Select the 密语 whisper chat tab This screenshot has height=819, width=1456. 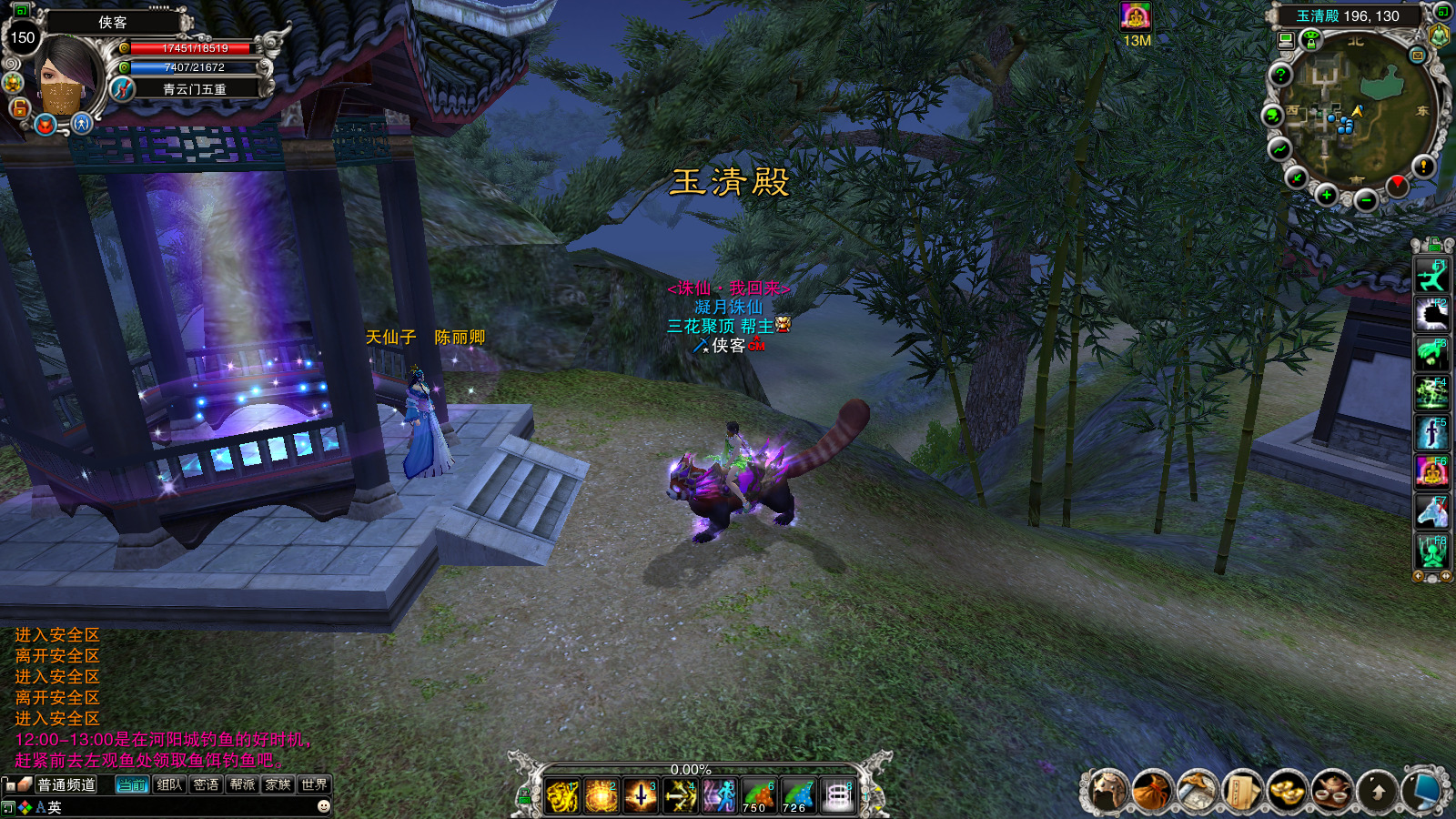tap(206, 784)
